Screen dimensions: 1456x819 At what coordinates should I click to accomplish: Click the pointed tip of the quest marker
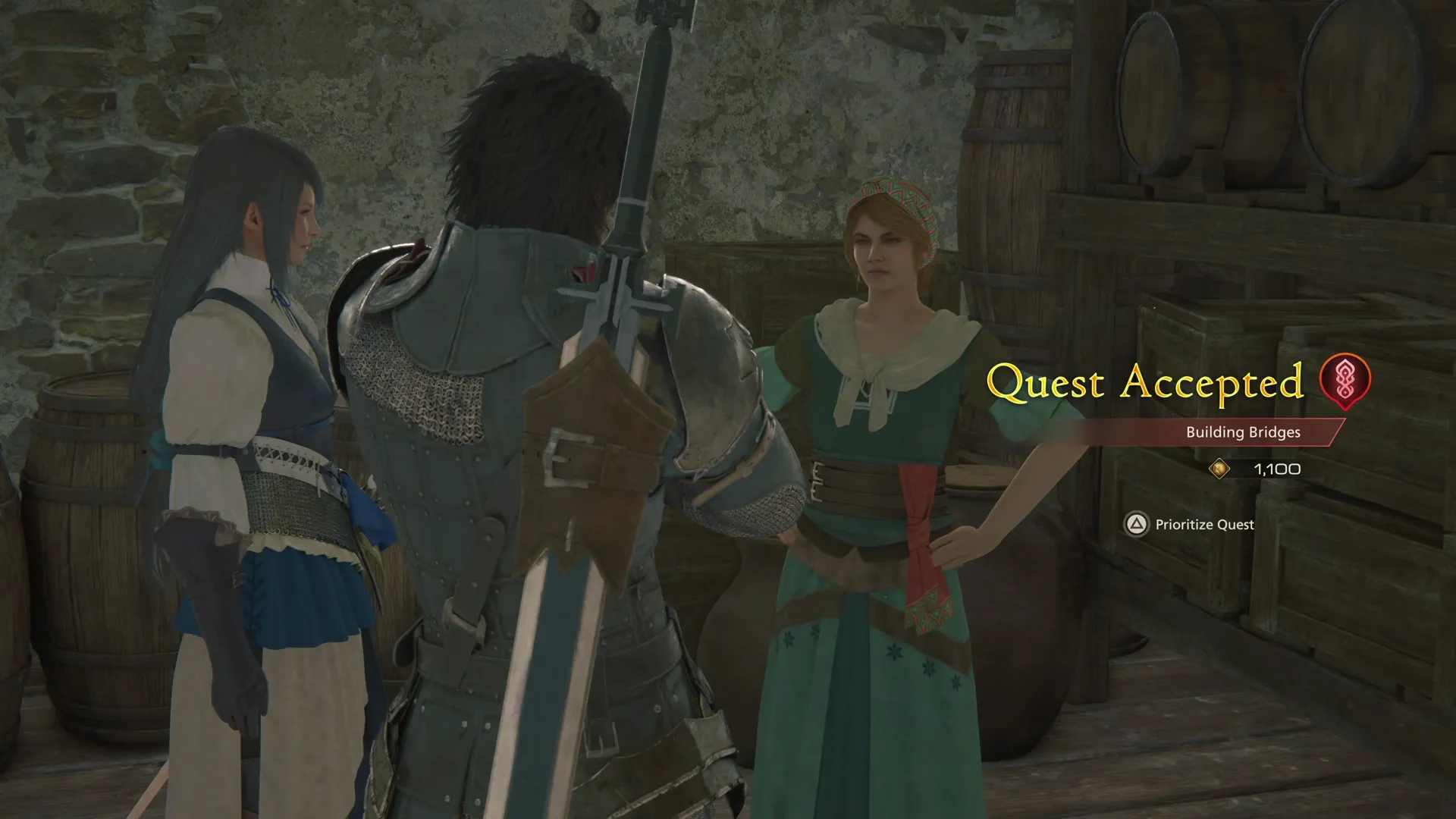(1345, 411)
